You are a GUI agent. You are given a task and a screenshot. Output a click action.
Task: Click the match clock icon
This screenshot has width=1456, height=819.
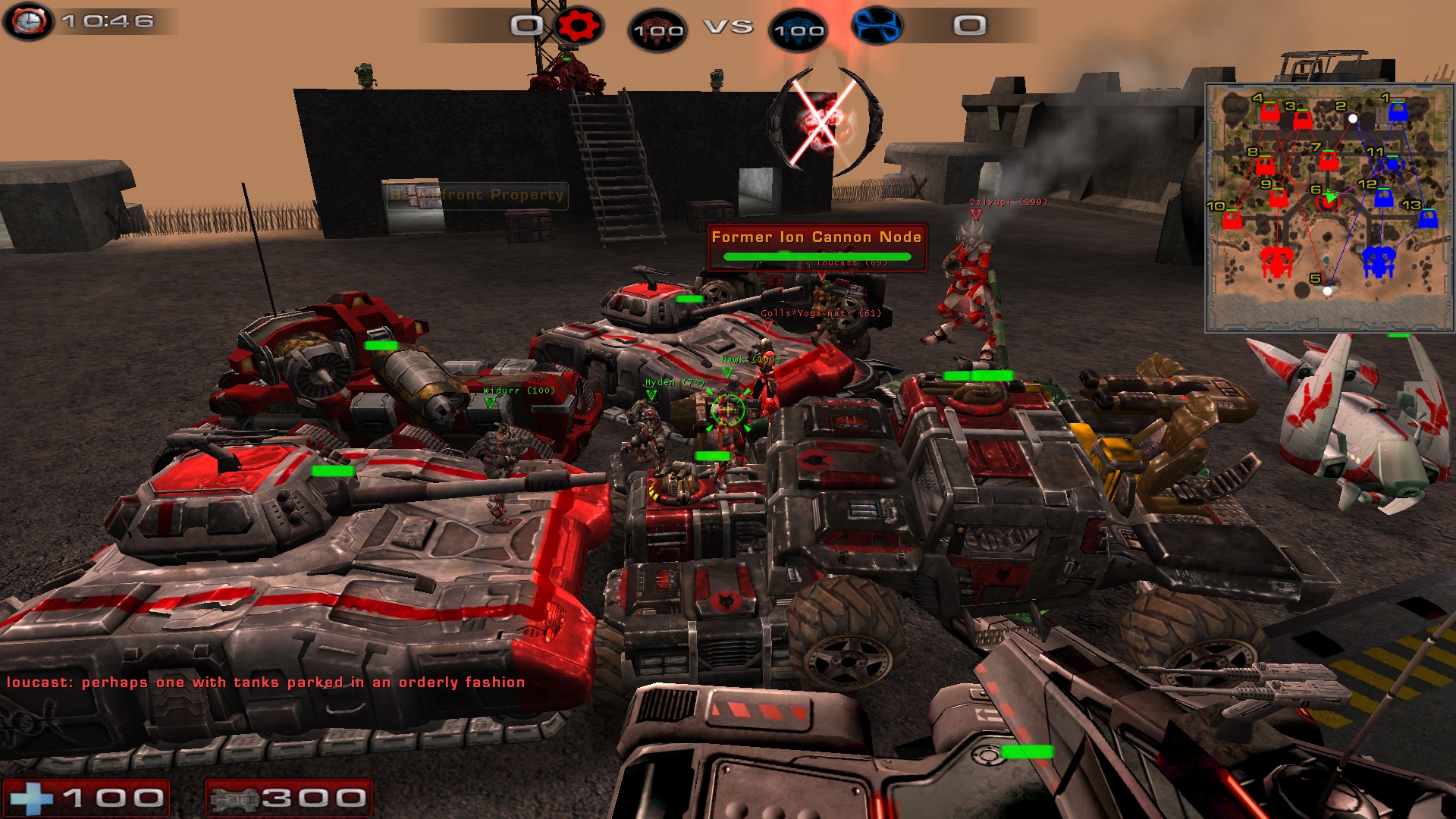pos(29,21)
